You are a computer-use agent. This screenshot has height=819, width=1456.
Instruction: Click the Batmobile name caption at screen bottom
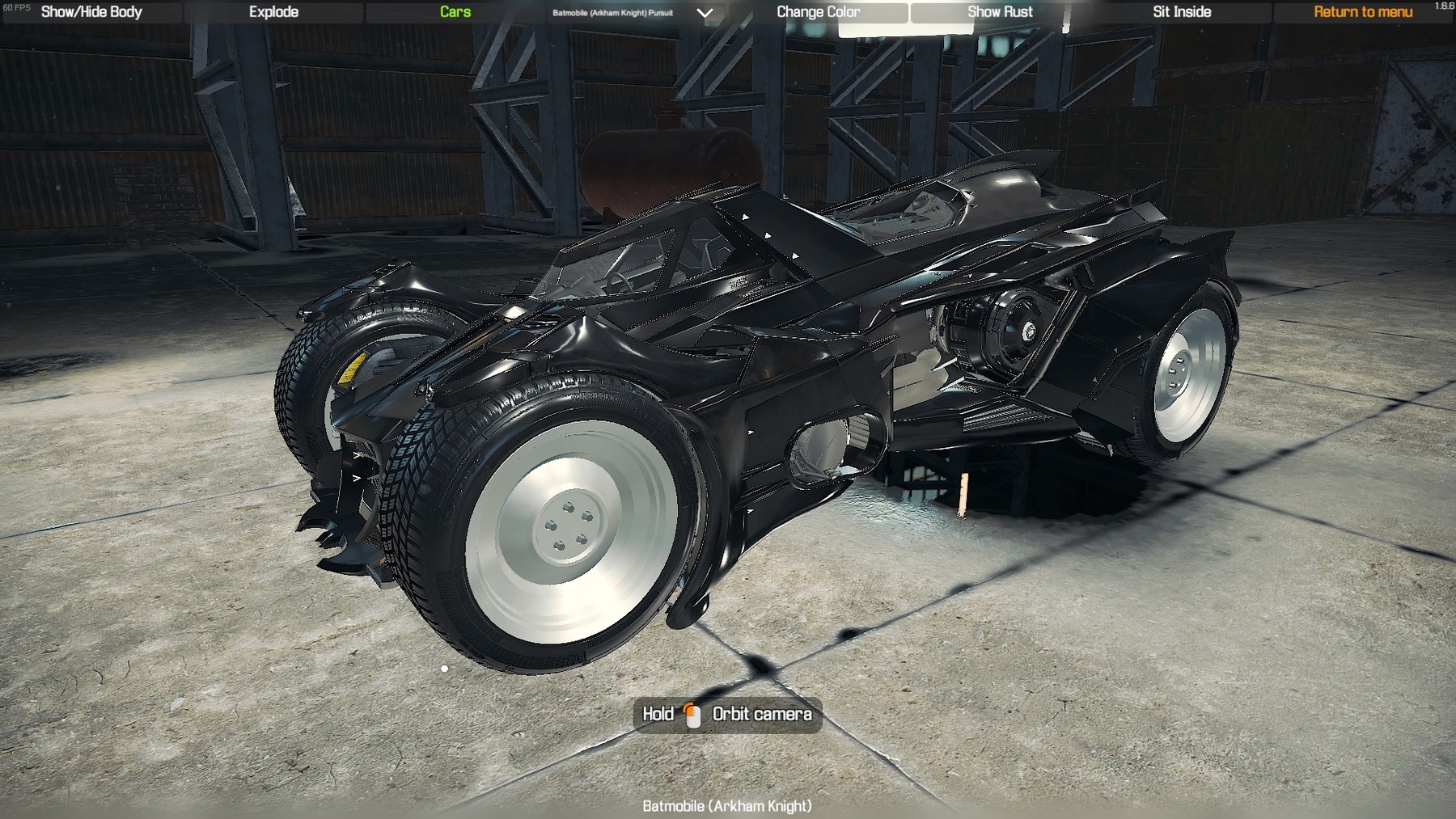(727, 805)
